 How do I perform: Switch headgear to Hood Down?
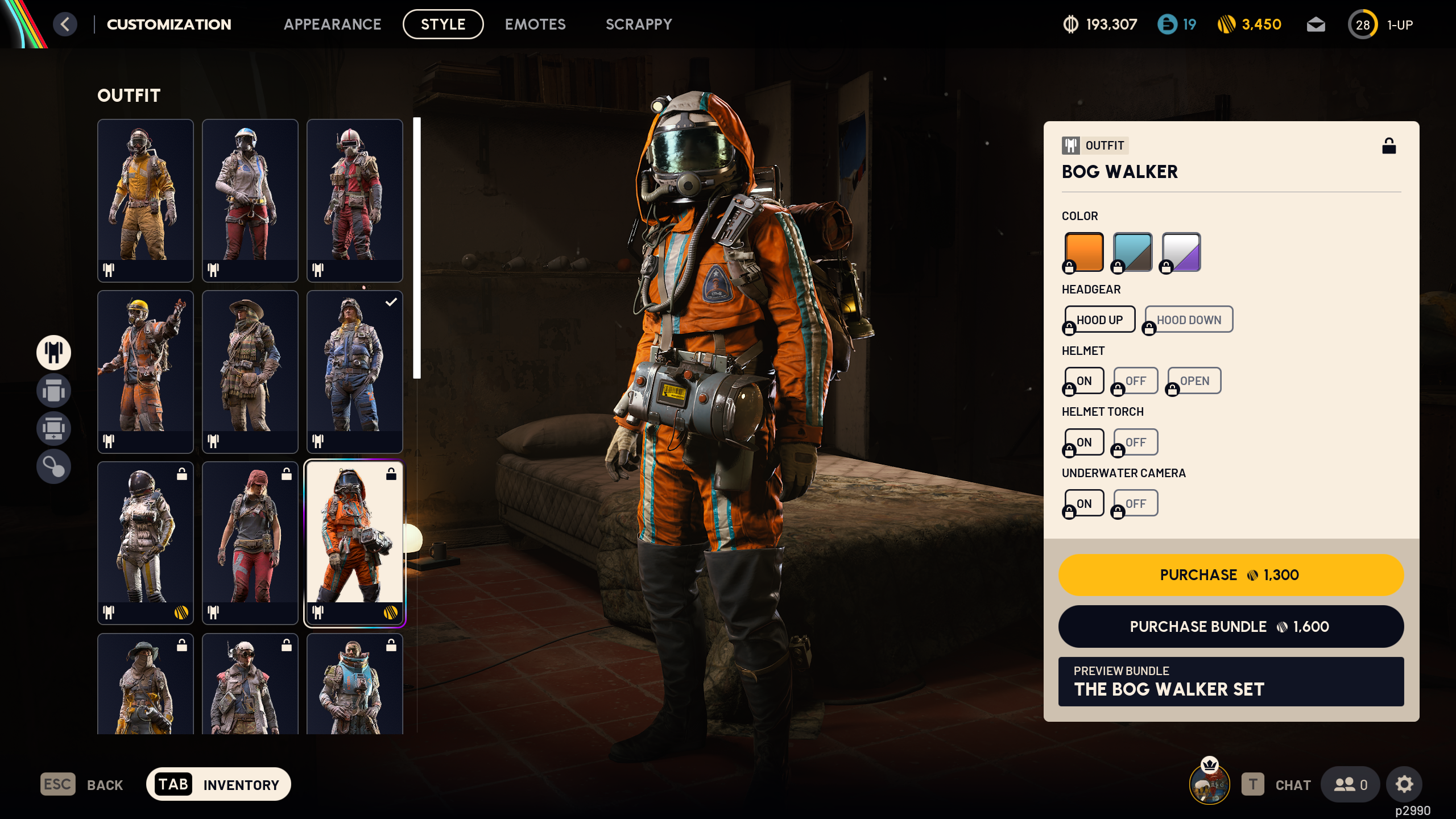point(1188,319)
